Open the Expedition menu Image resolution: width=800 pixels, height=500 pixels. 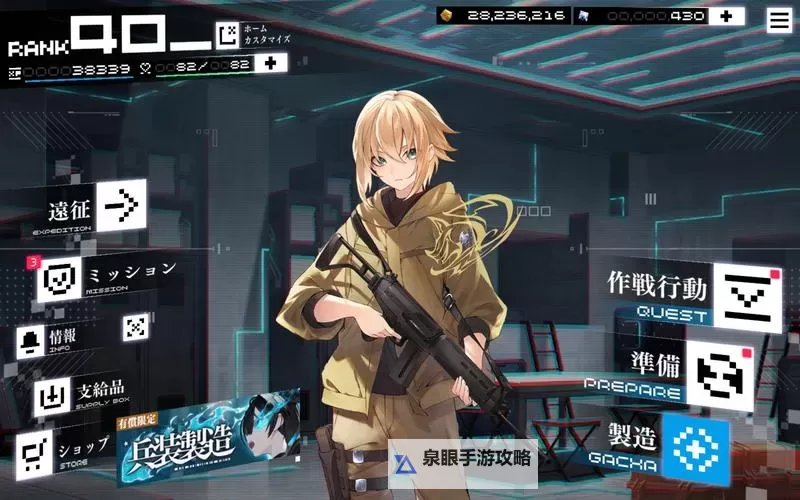pyautogui.click(x=120, y=205)
